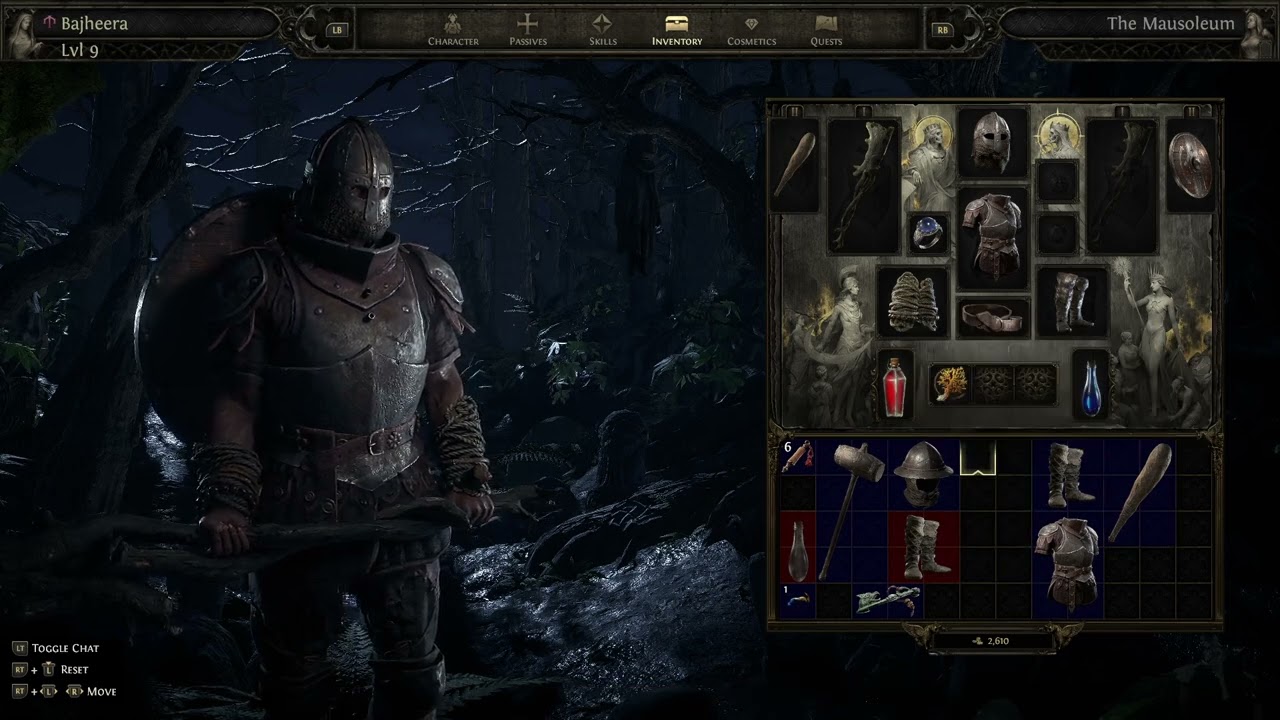Screen dimensions: 1280x720
Task: Choose the equipped rope wrap gloves
Action: pos(912,301)
